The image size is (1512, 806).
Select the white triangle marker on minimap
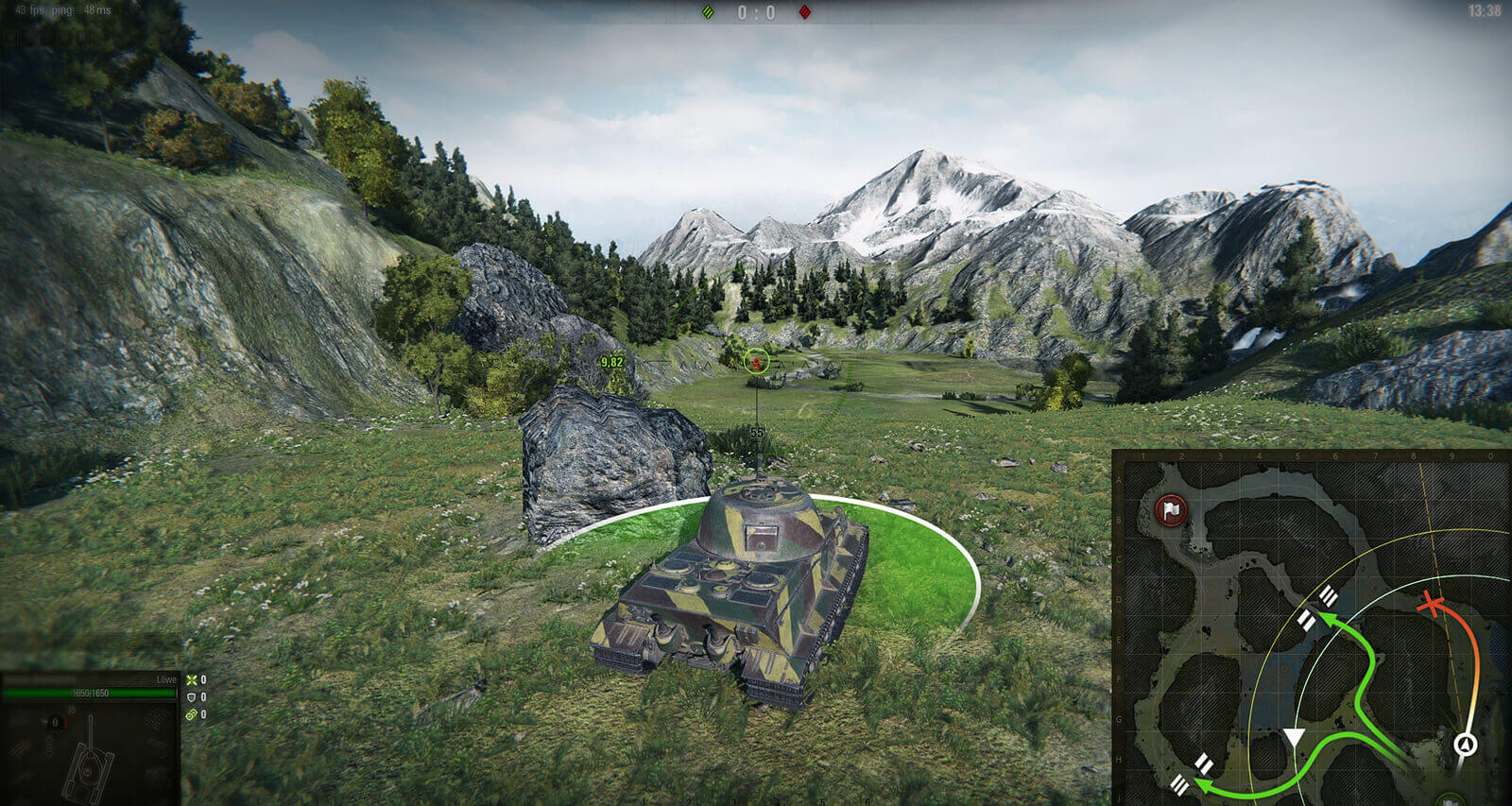1293,739
